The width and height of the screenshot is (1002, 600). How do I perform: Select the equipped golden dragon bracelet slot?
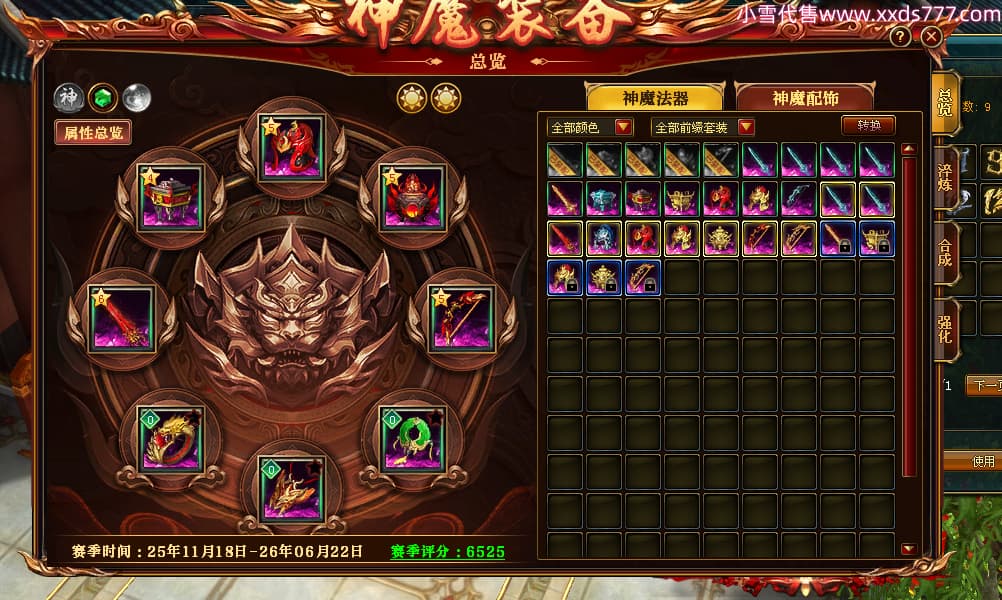171,438
